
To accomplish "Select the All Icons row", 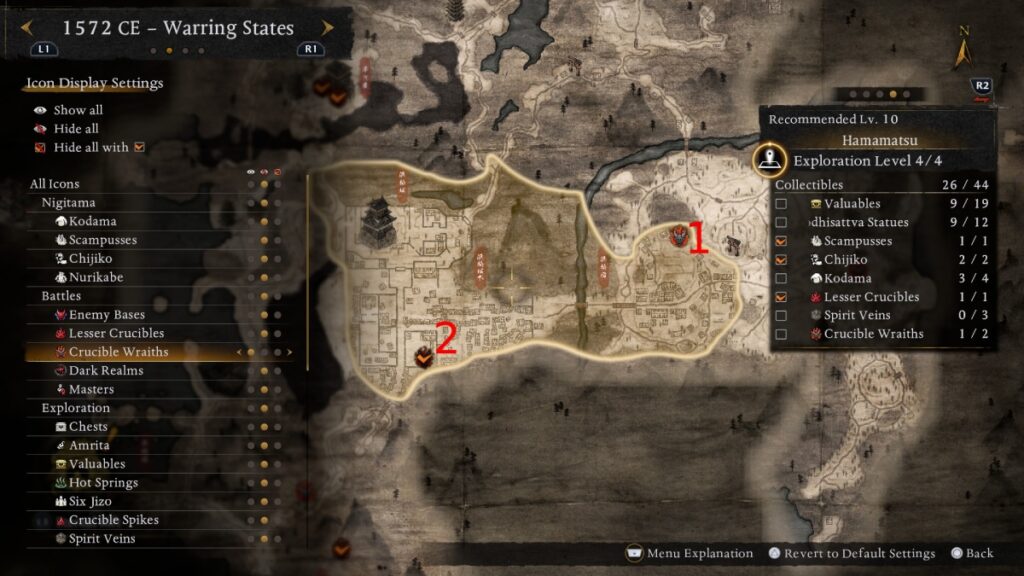I will coord(55,184).
